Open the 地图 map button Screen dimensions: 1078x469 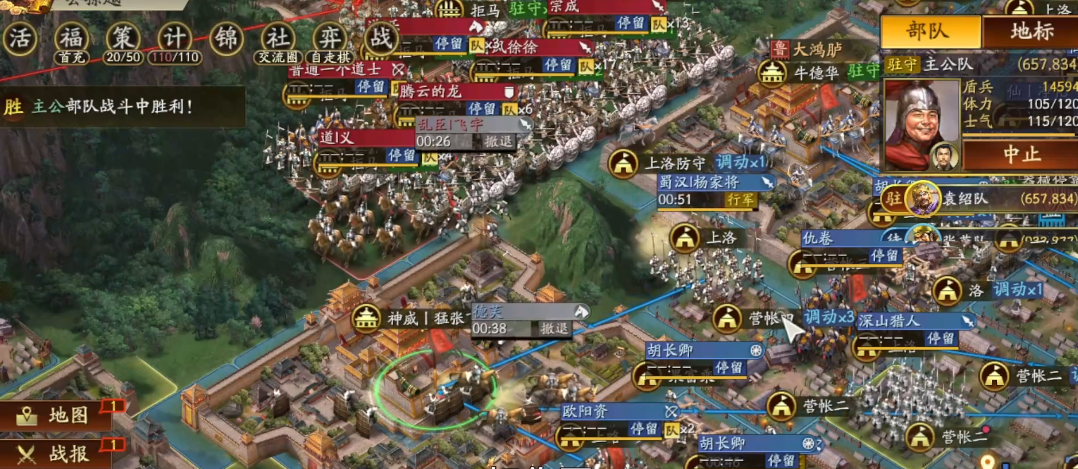(x=55, y=415)
